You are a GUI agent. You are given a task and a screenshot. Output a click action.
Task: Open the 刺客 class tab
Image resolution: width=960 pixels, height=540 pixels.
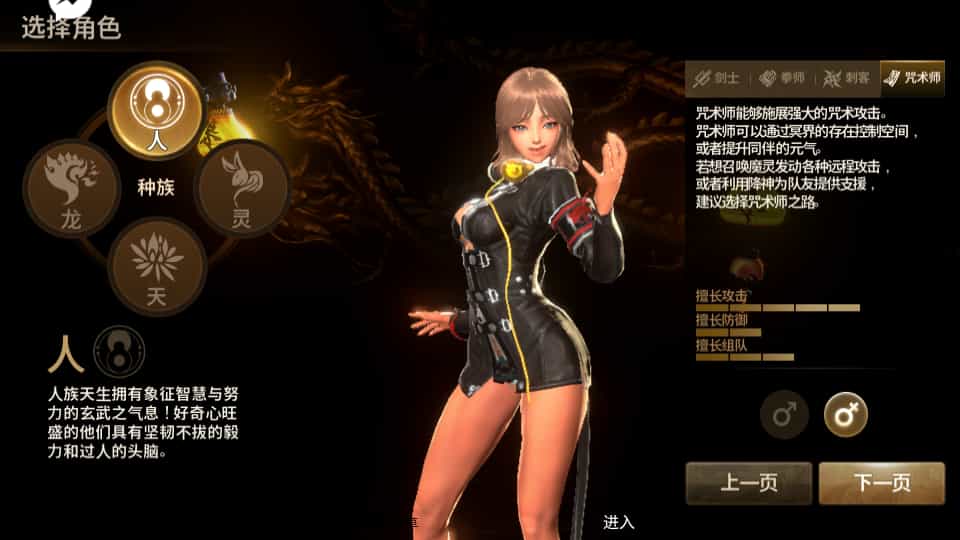pyautogui.click(x=846, y=78)
